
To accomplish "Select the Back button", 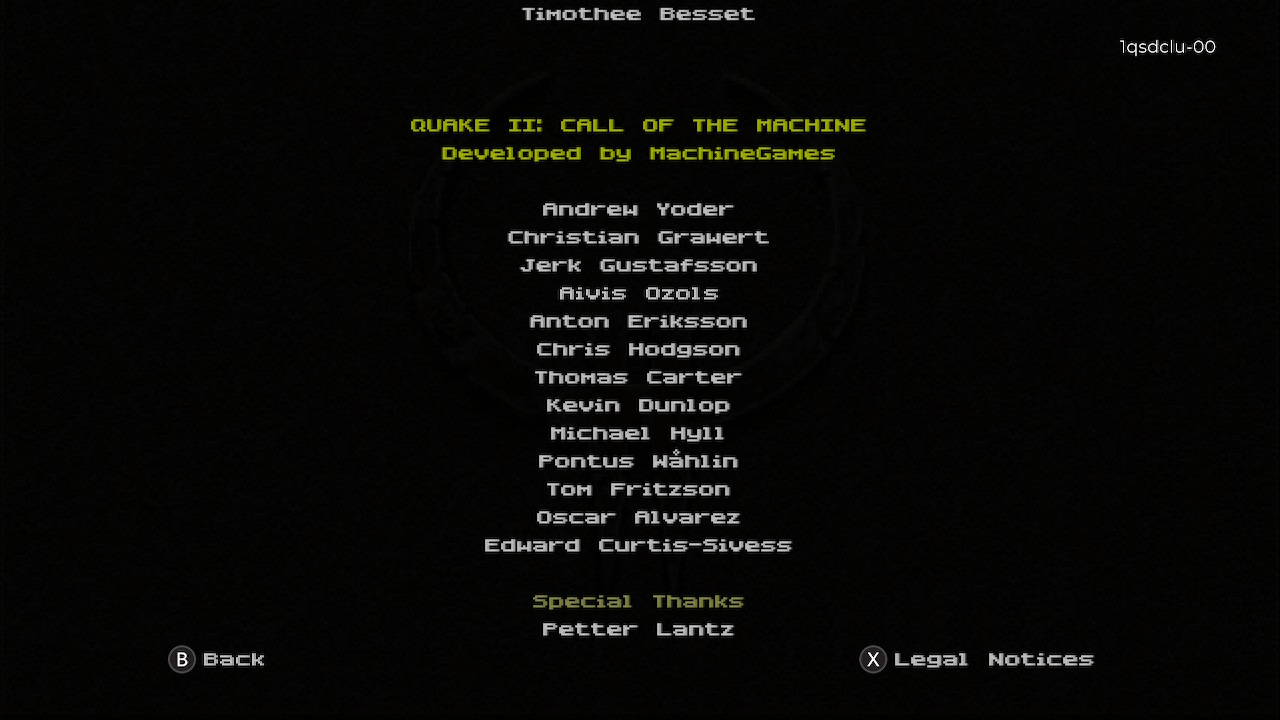I will pyautogui.click(x=234, y=659).
